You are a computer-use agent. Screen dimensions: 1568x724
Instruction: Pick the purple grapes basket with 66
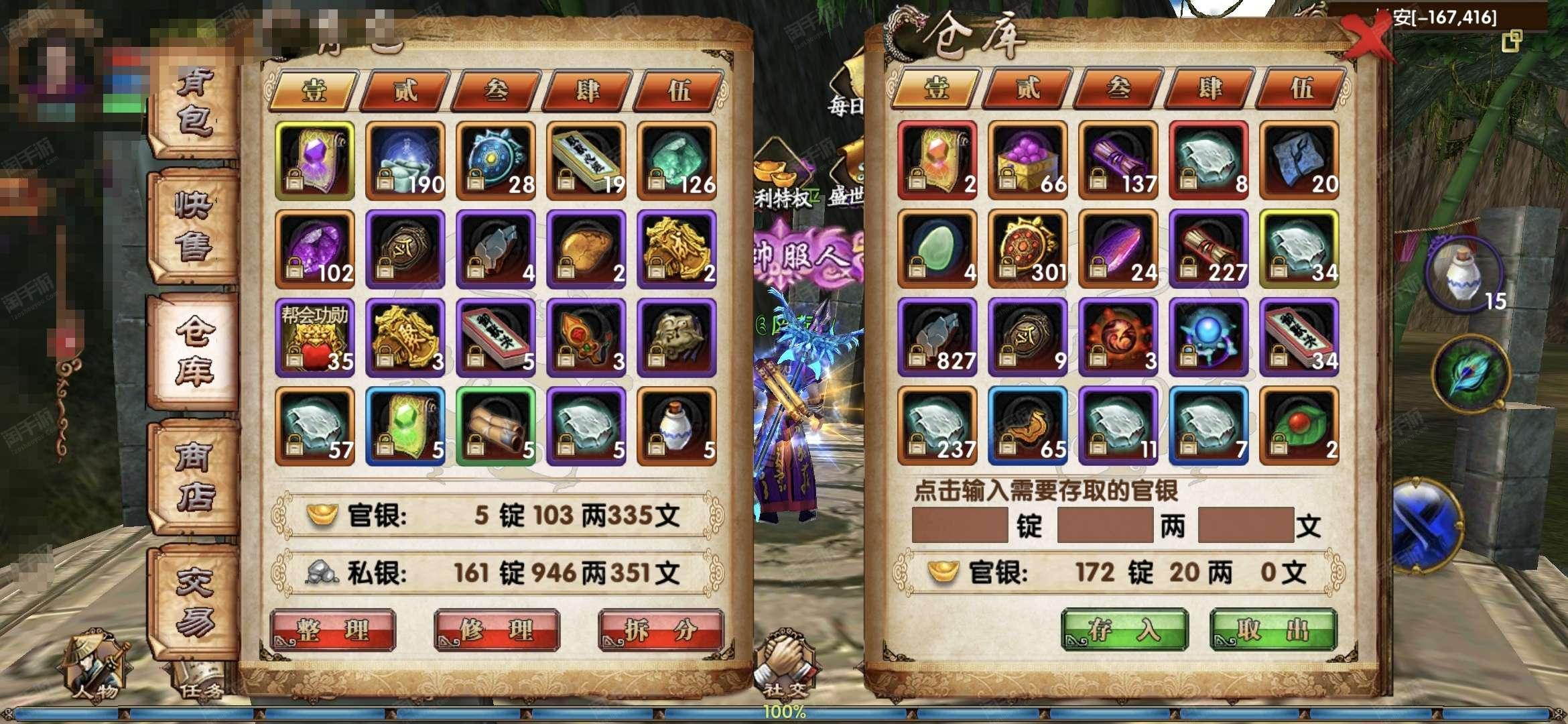pos(1027,161)
